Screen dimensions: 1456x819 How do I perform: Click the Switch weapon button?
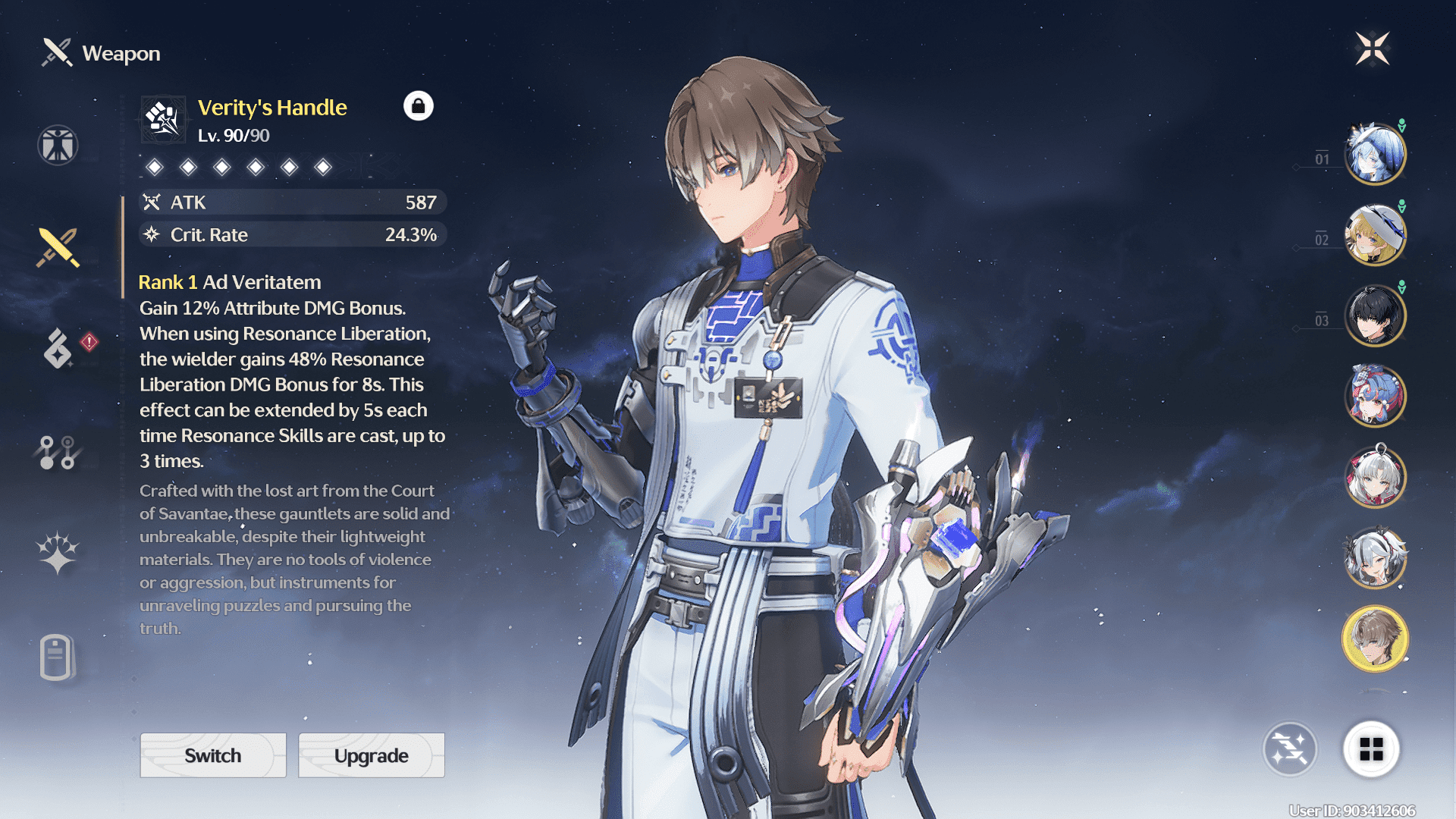coord(213,755)
